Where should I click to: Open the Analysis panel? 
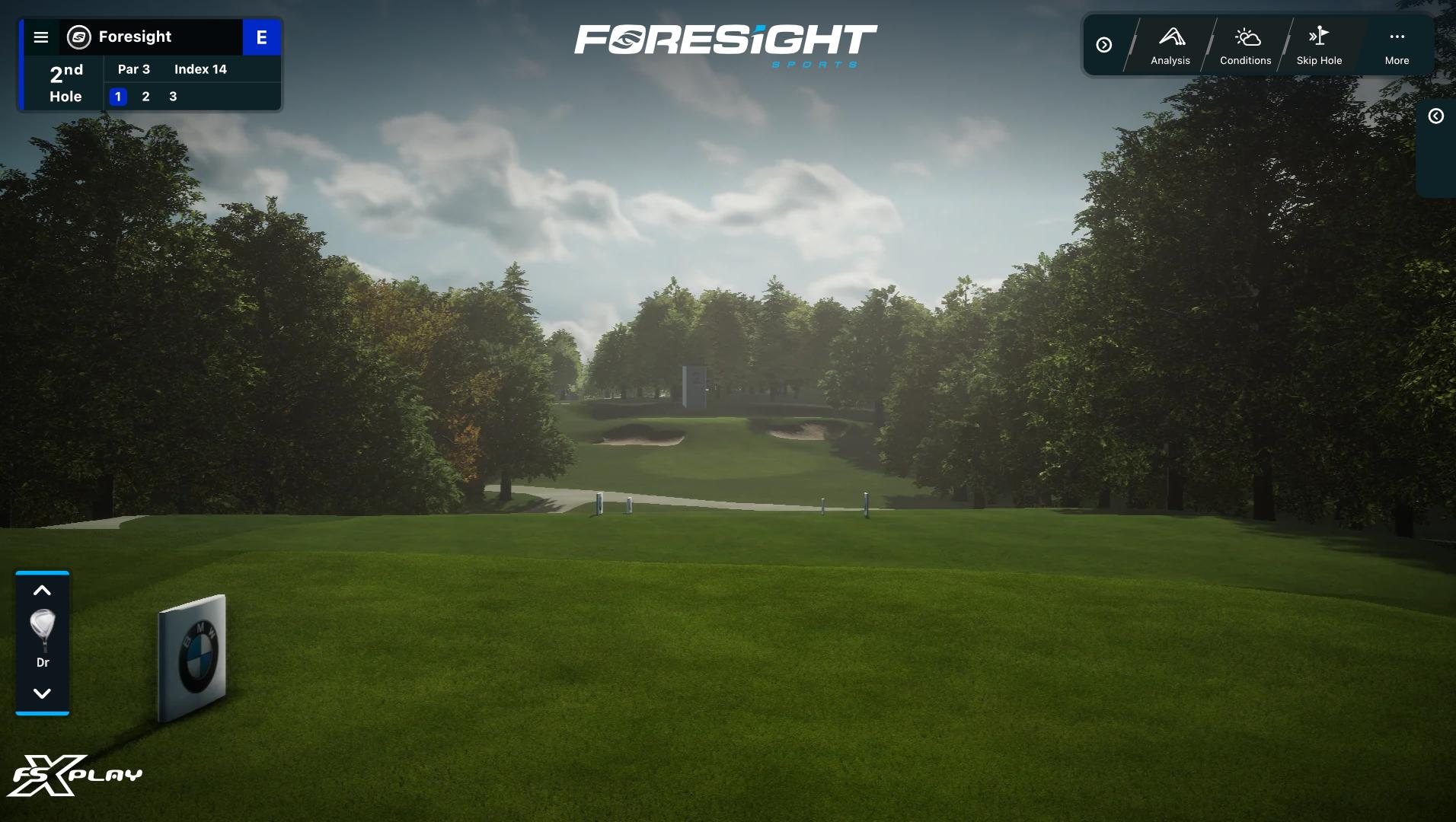point(1170,46)
